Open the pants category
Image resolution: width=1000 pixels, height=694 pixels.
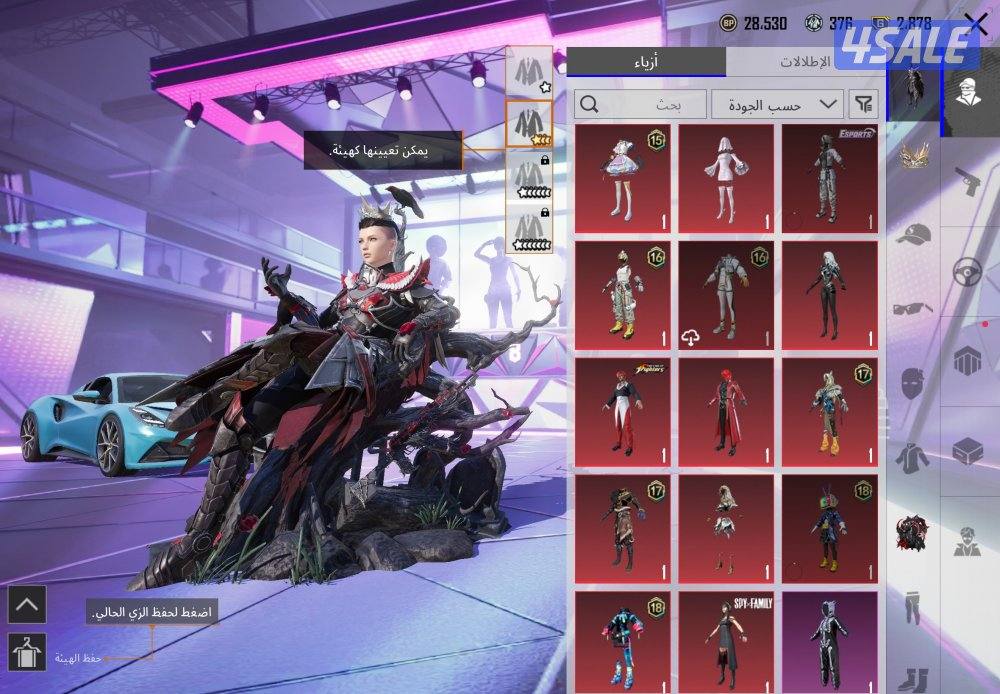pyautogui.click(x=912, y=605)
